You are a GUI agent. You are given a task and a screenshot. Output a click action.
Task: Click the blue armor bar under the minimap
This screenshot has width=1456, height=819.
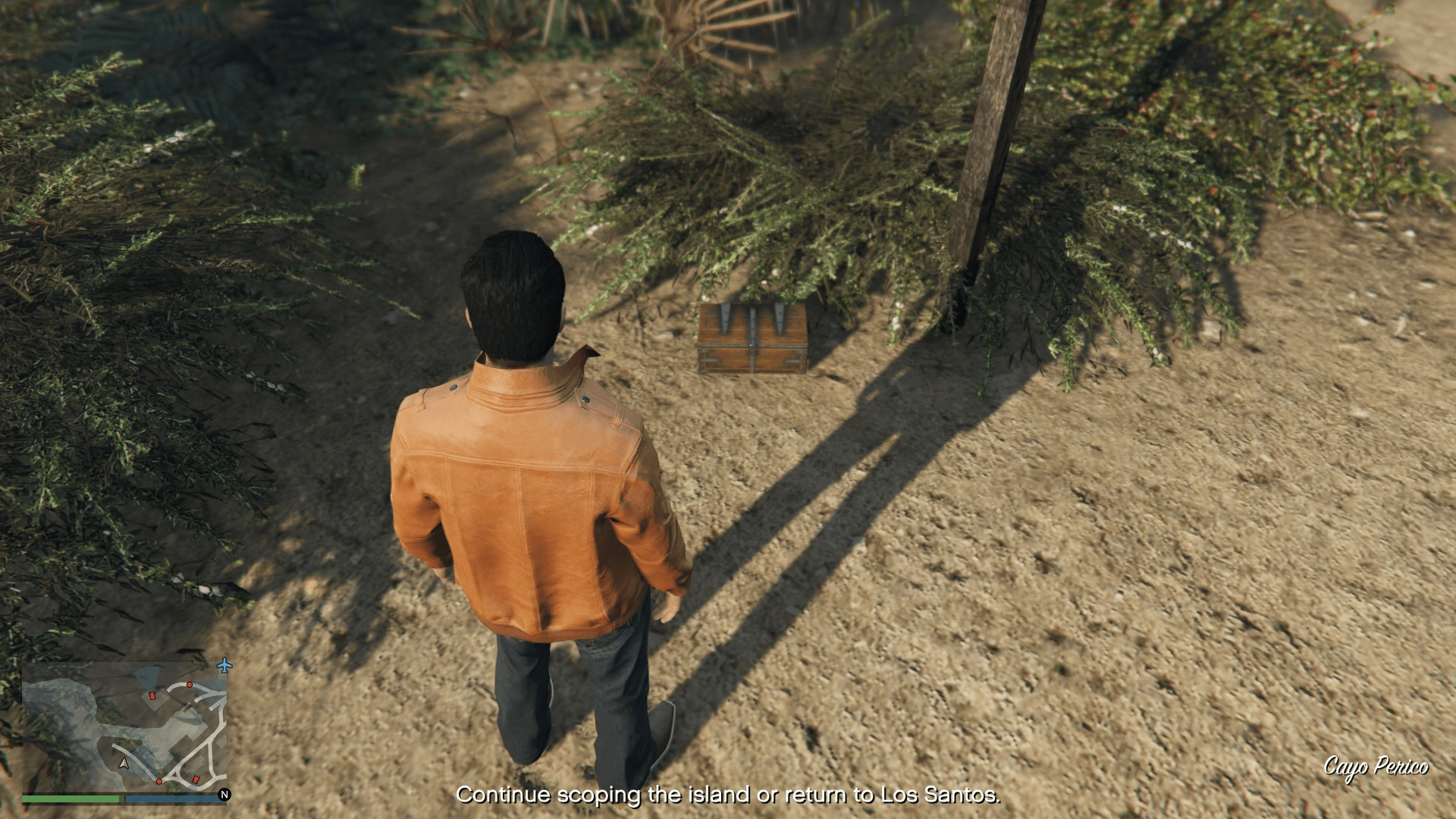tap(171, 799)
